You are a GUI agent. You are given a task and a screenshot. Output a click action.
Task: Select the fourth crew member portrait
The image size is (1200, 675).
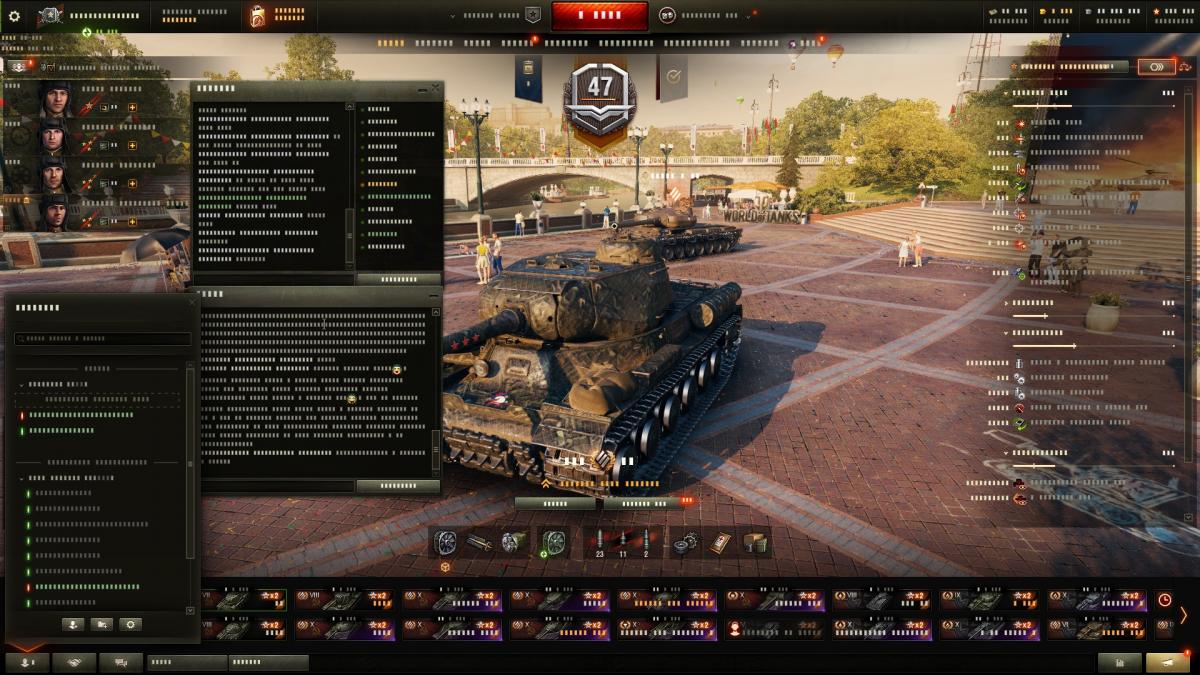coord(53,212)
